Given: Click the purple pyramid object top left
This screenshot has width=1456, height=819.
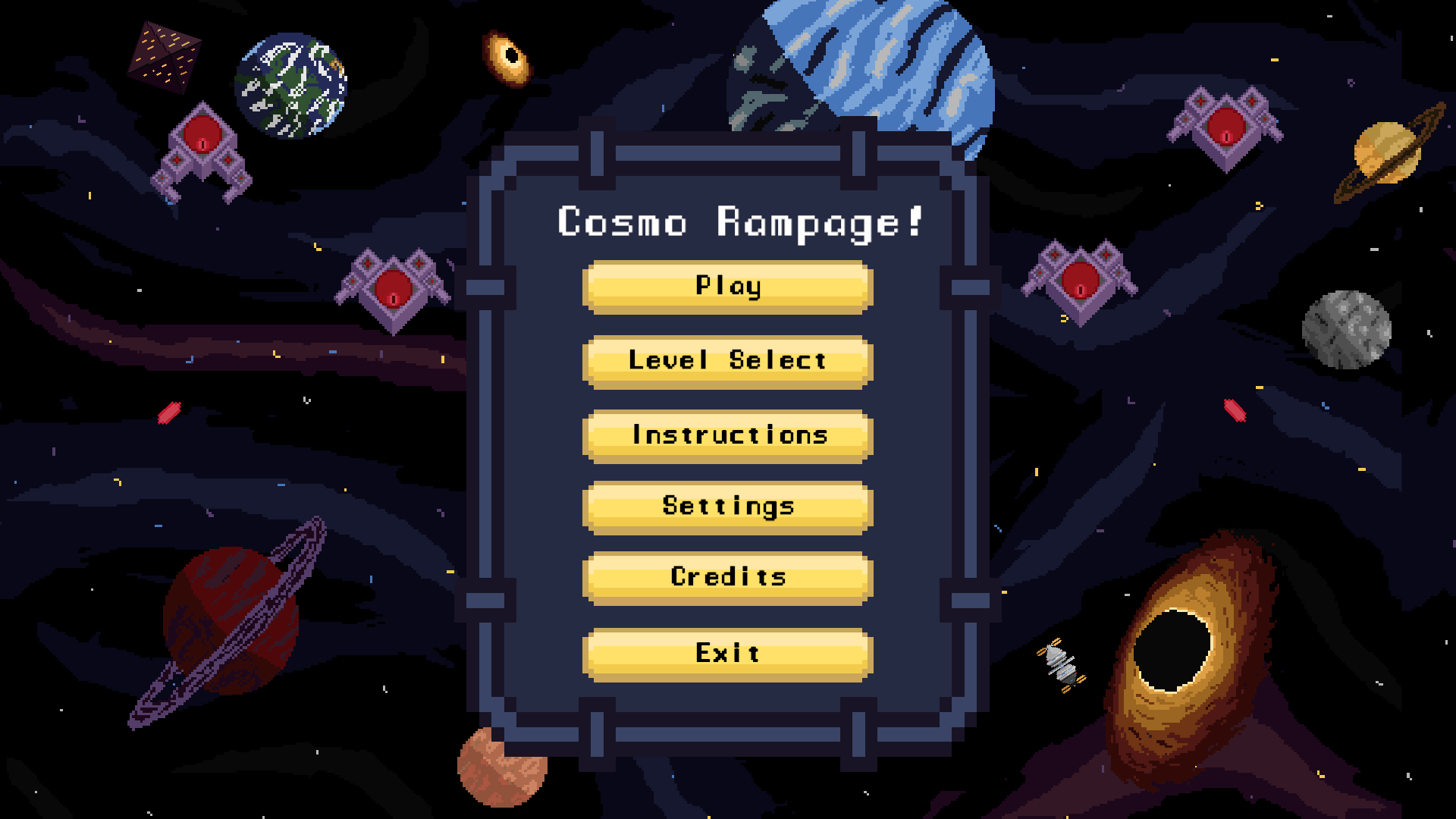Looking at the screenshot, I should click(x=163, y=57).
